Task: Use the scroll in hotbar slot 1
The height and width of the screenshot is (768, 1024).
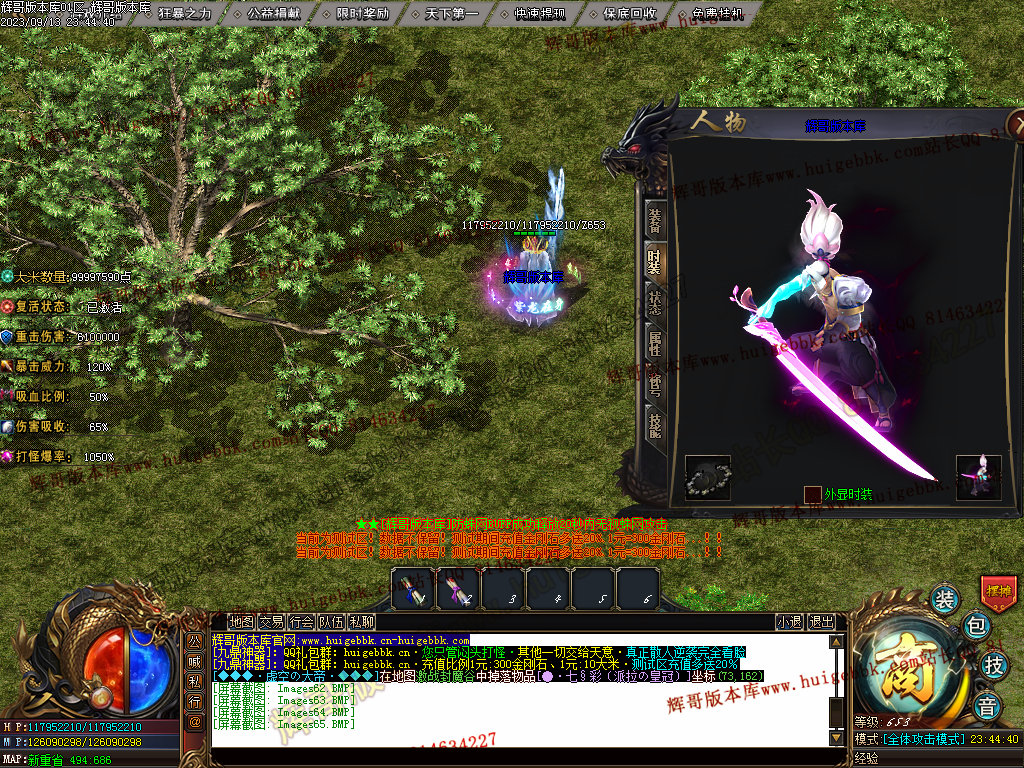Action: point(412,589)
